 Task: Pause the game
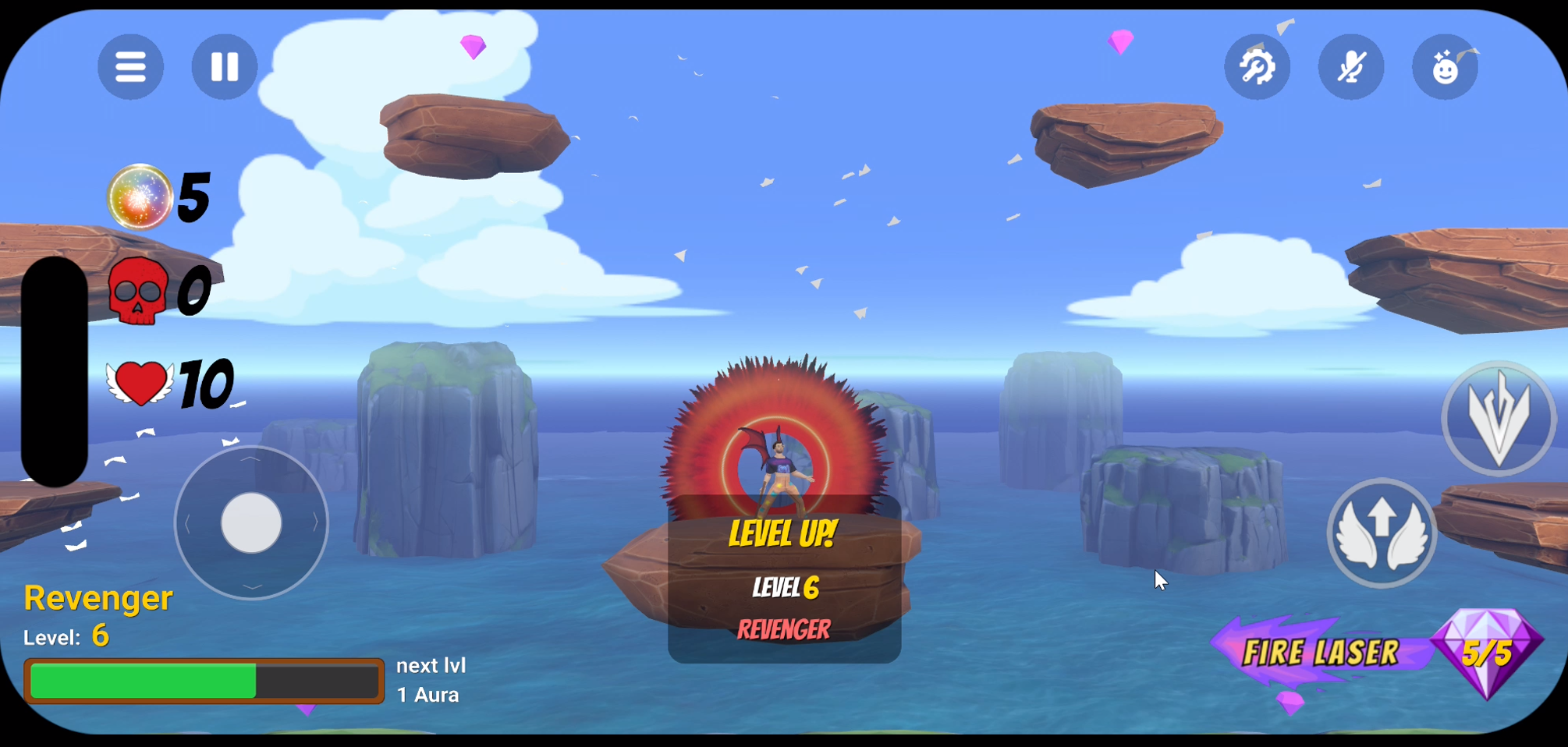(225, 67)
